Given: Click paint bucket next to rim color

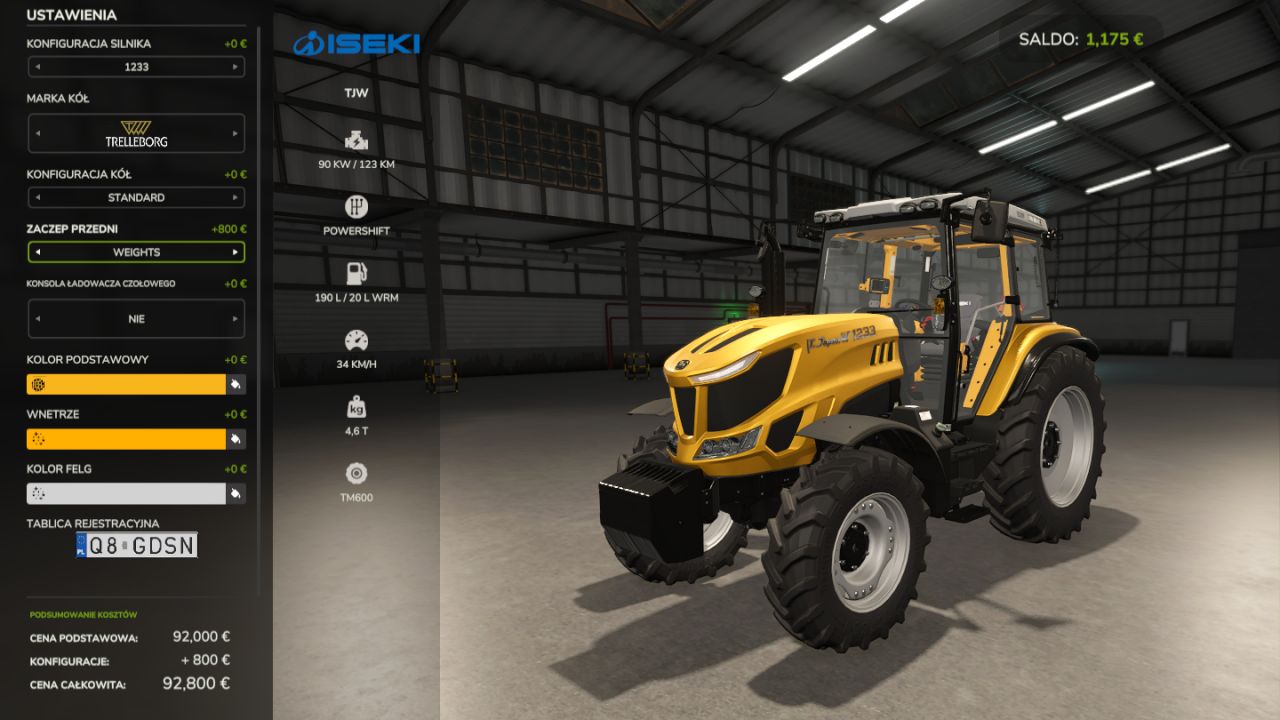Looking at the screenshot, I should [x=236, y=493].
